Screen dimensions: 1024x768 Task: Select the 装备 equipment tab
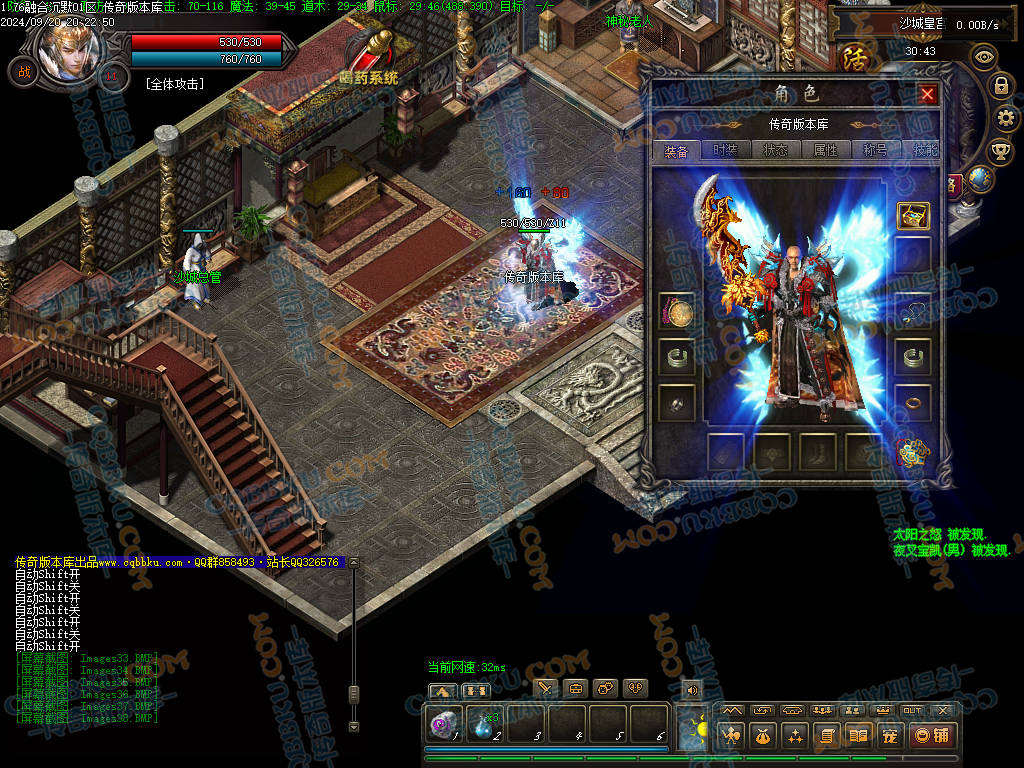click(x=676, y=151)
